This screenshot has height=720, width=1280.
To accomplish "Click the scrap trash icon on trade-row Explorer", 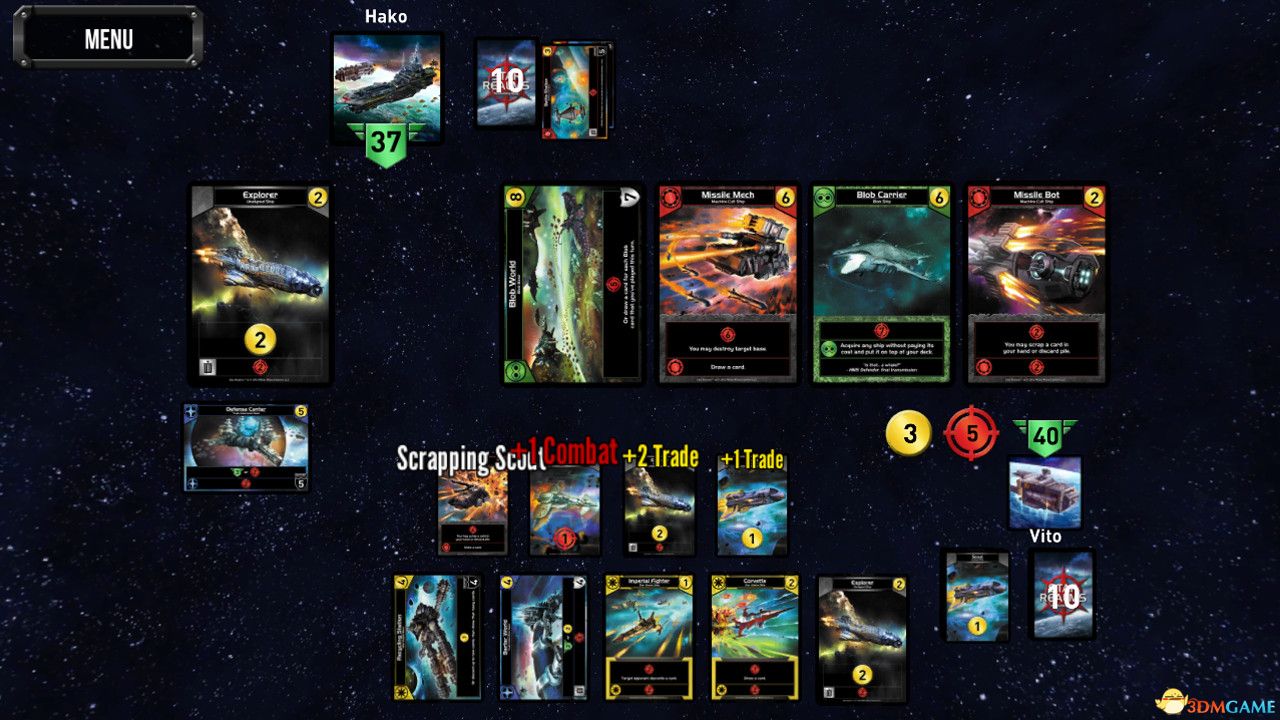I will pos(207,368).
